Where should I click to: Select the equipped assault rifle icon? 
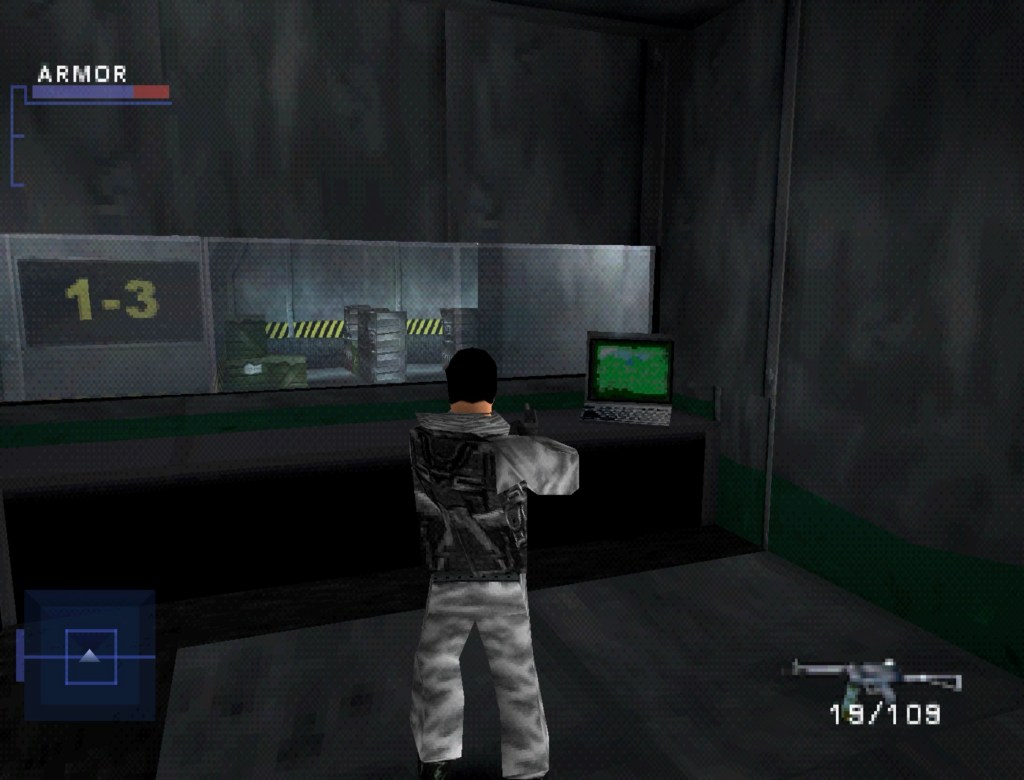click(875, 680)
